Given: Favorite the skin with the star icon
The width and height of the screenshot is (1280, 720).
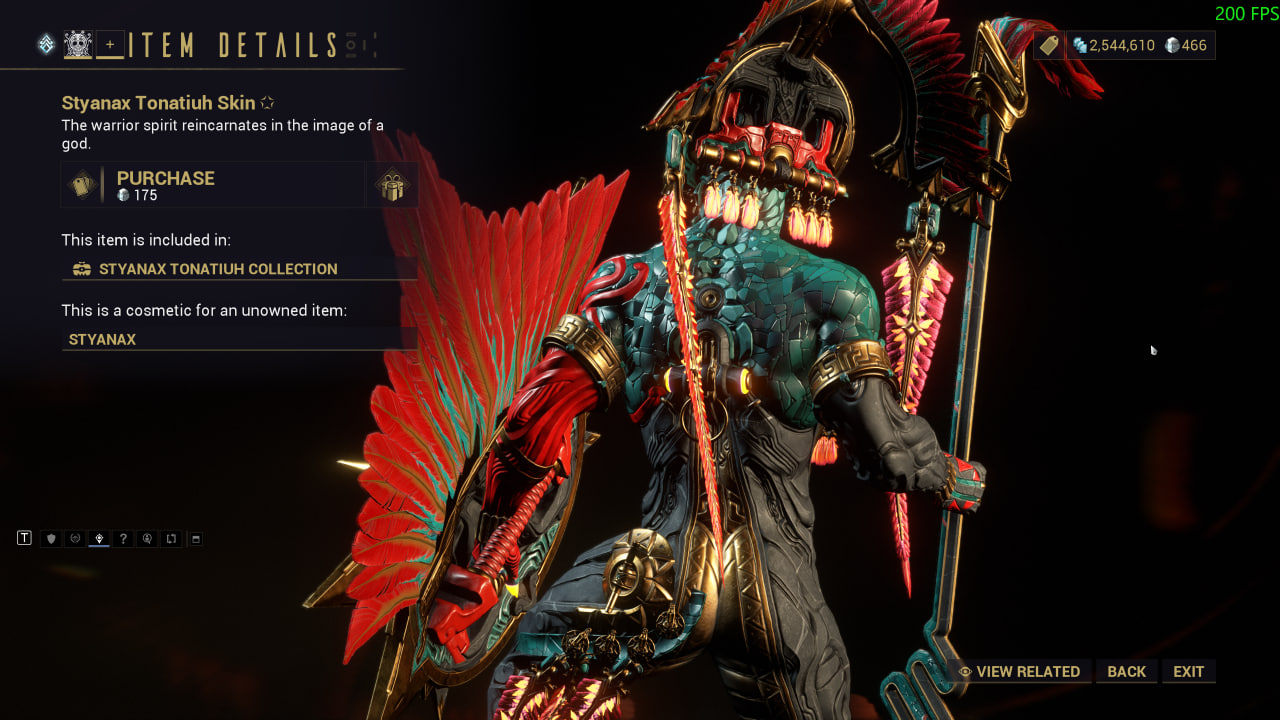Looking at the screenshot, I should click(267, 103).
